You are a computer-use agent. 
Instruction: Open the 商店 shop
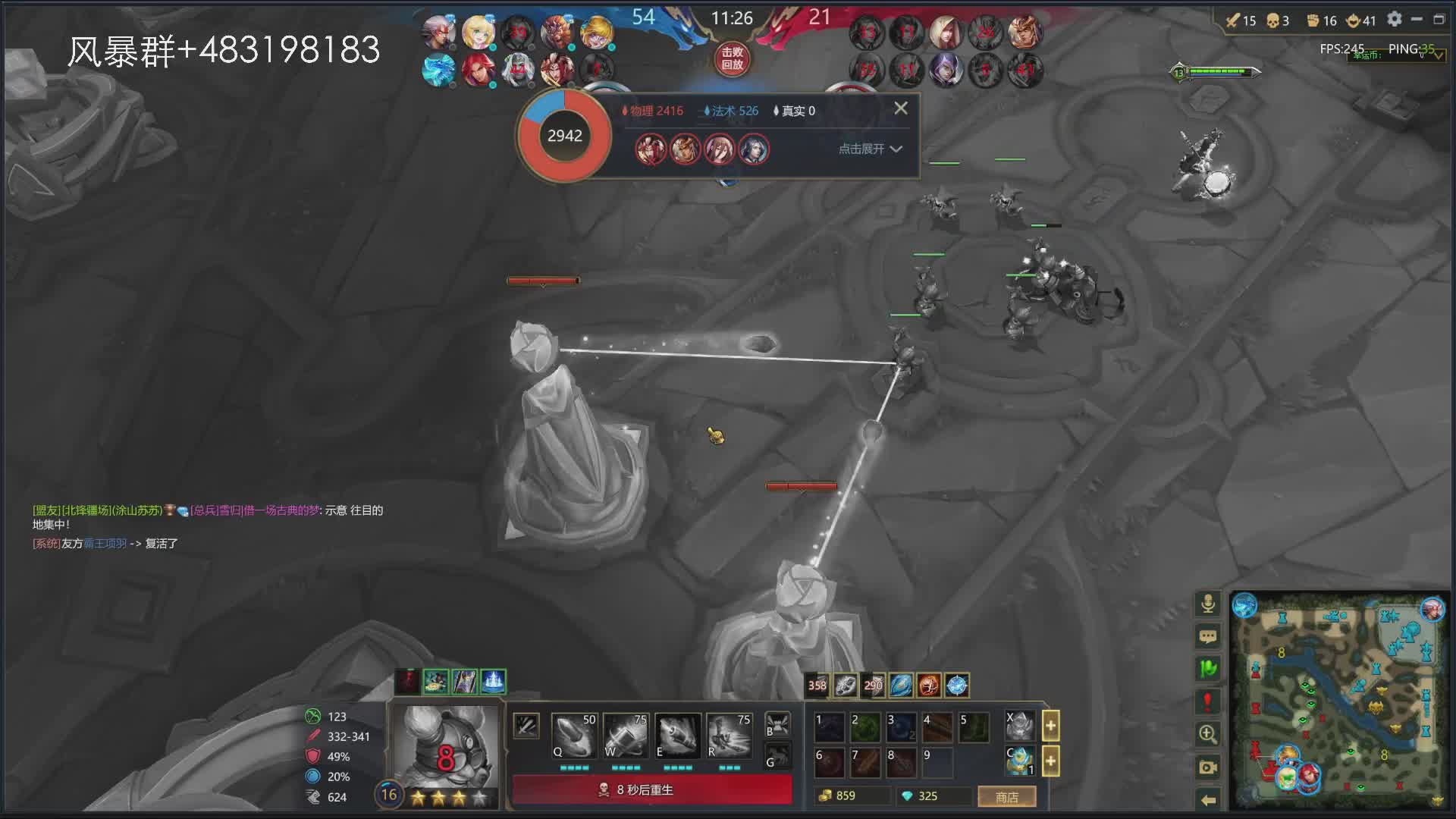point(1006,796)
